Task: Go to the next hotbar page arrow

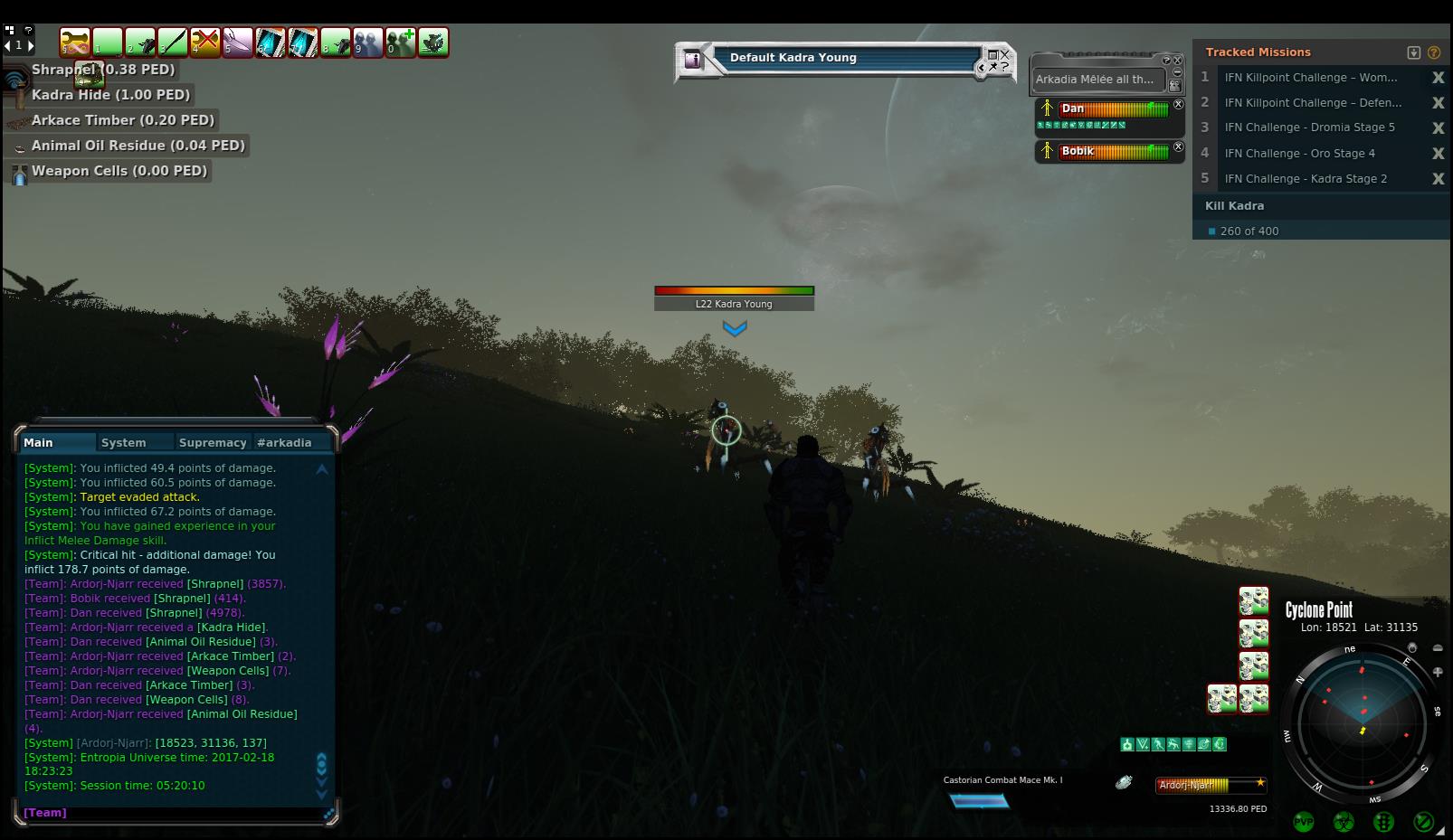Action: coord(31,45)
